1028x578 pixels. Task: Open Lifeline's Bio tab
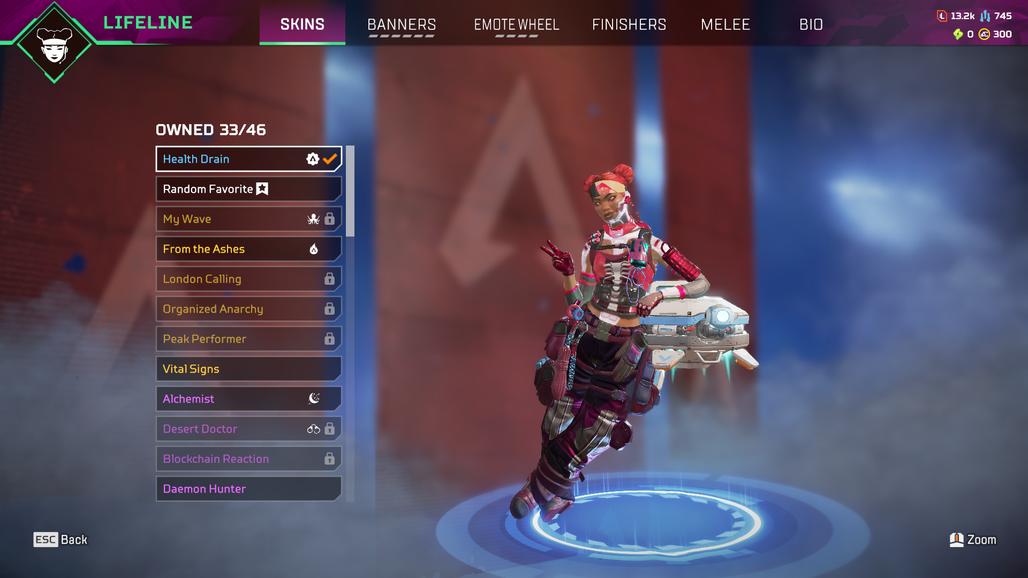point(811,24)
